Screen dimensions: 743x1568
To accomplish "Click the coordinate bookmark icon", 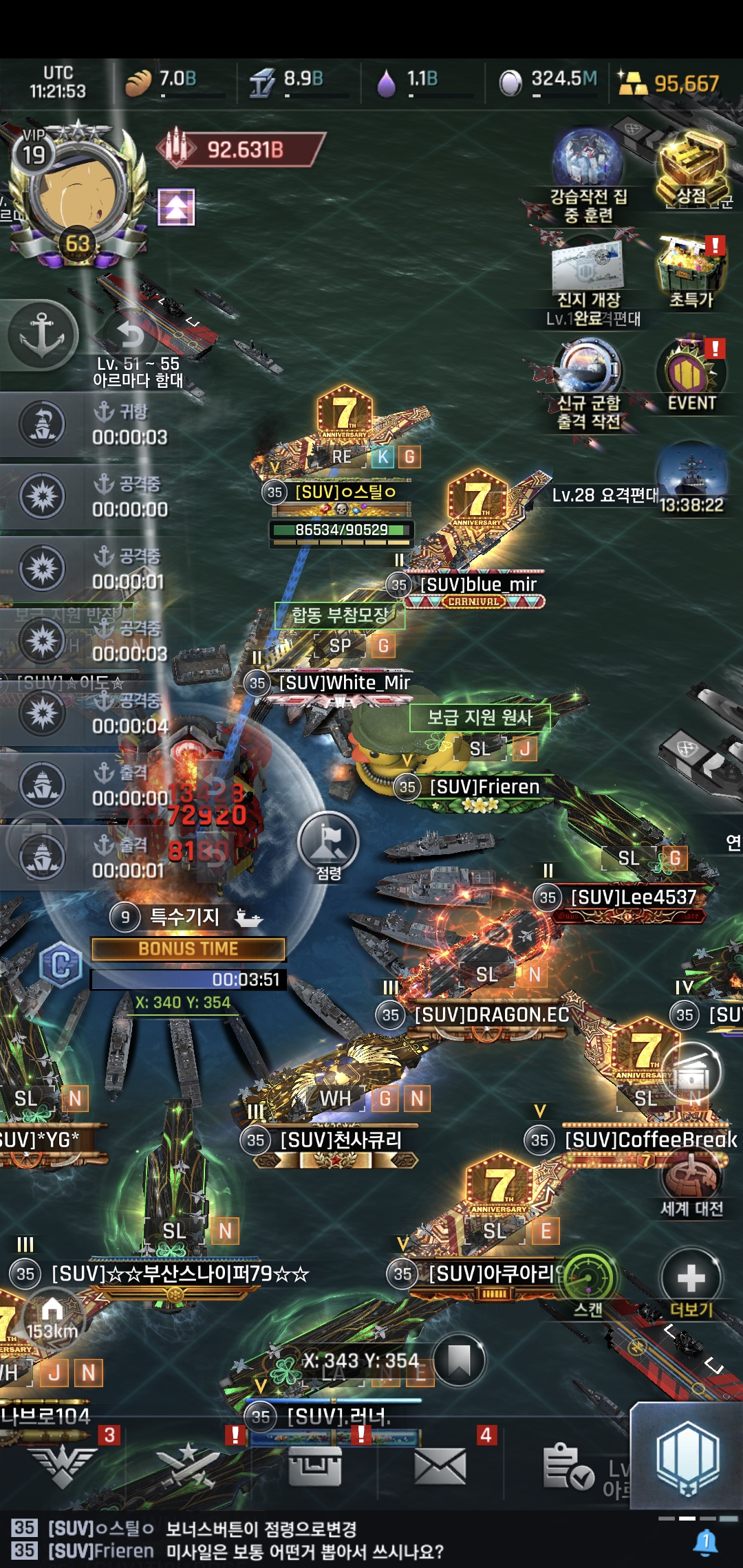I will point(459,1360).
